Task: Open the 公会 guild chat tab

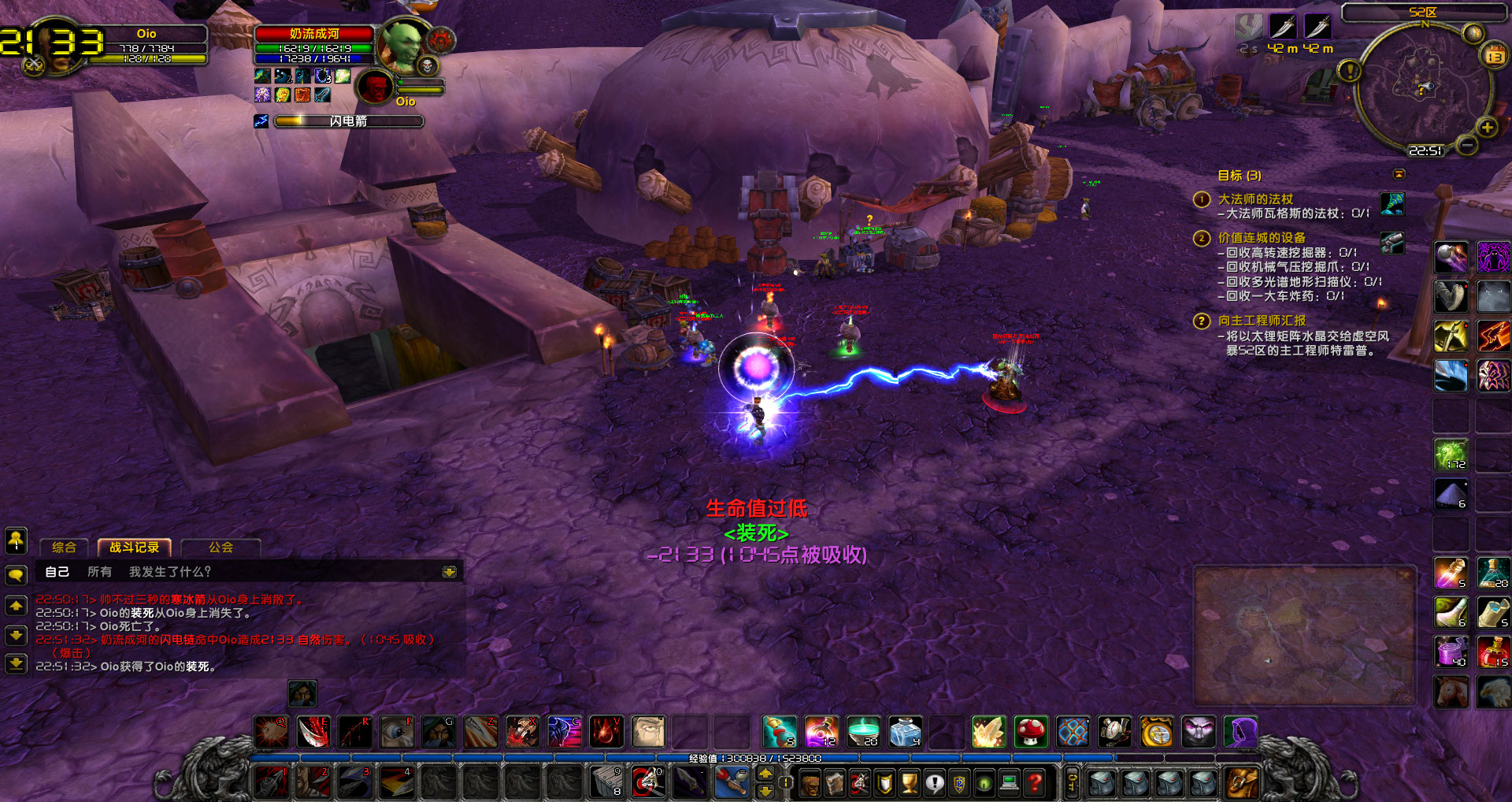Action: click(x=220, y=548)
